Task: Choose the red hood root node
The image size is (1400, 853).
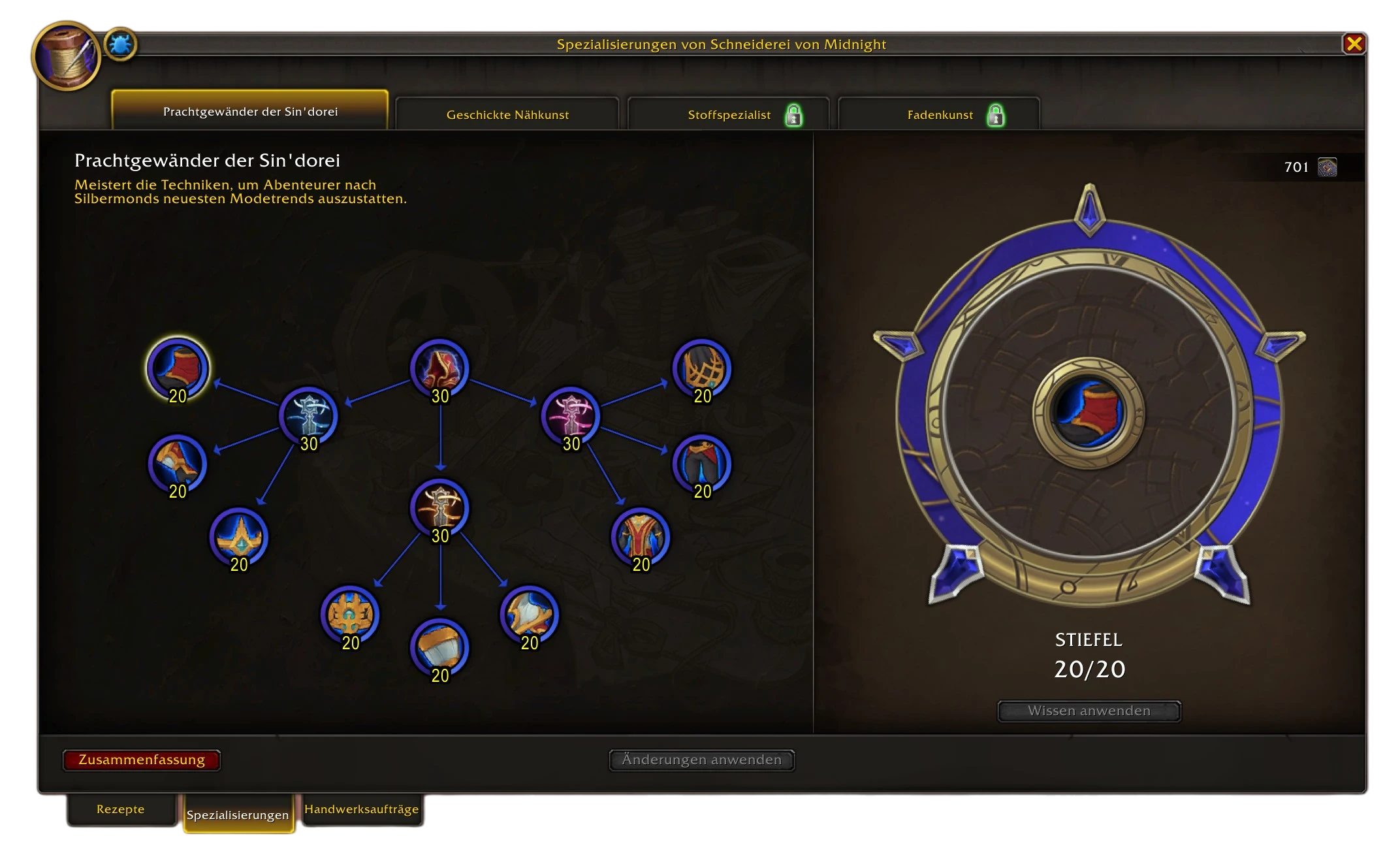Action: [440, 367]
